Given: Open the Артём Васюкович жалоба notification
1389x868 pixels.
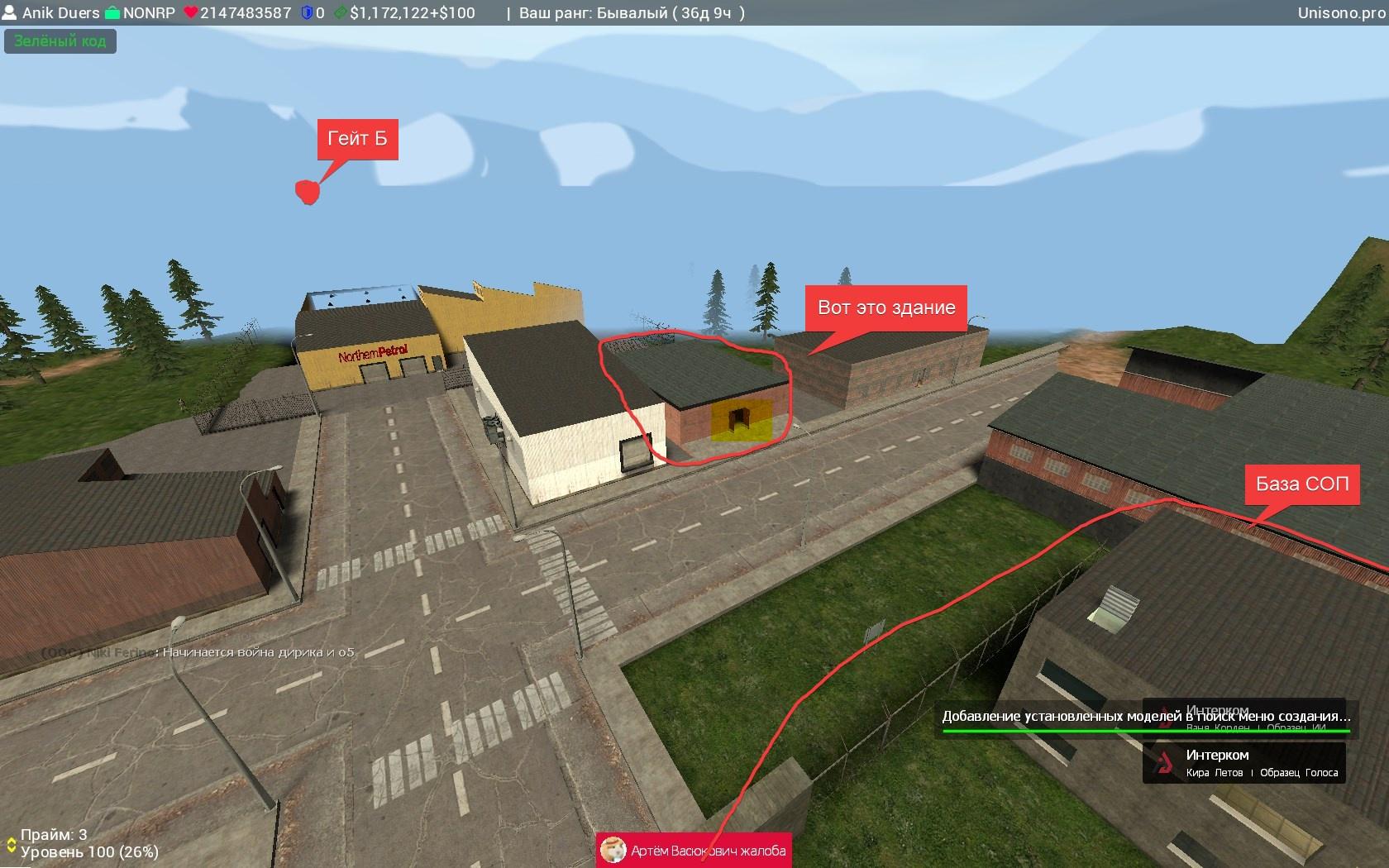Looking at the screenshot, I should coord(694,850).
